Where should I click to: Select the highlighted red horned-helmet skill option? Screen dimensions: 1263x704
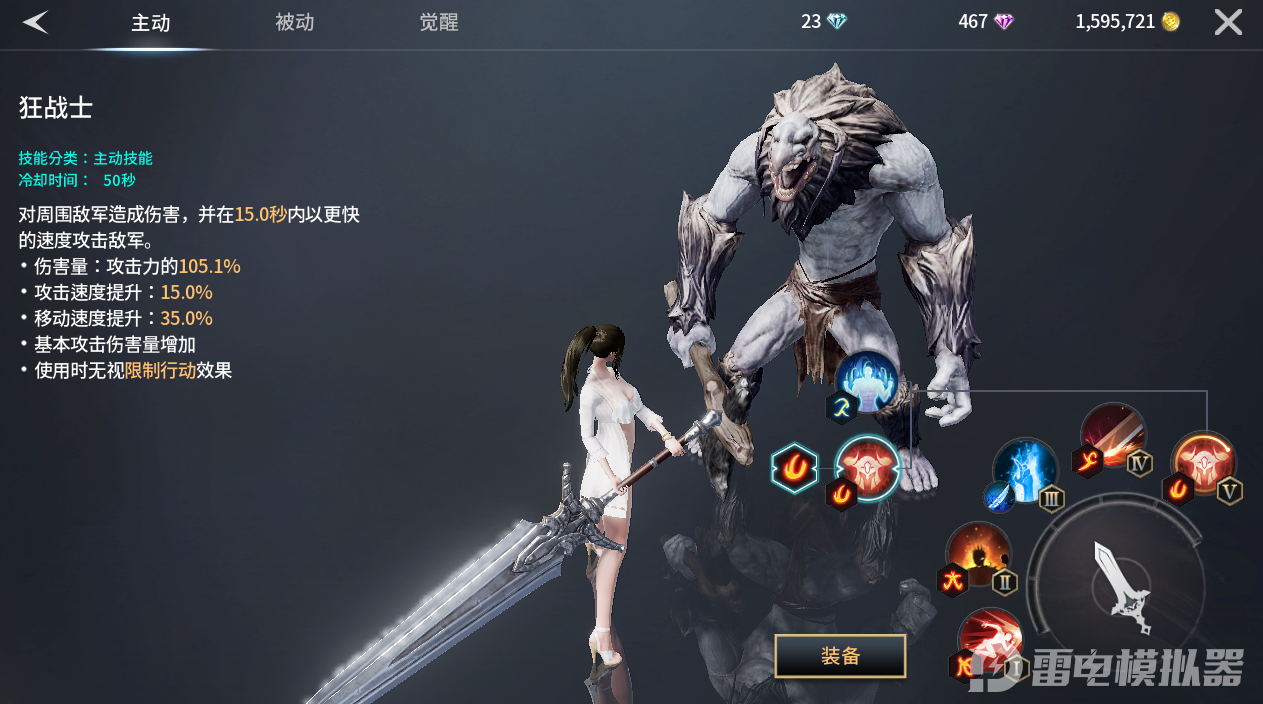[x=867, y=466]
